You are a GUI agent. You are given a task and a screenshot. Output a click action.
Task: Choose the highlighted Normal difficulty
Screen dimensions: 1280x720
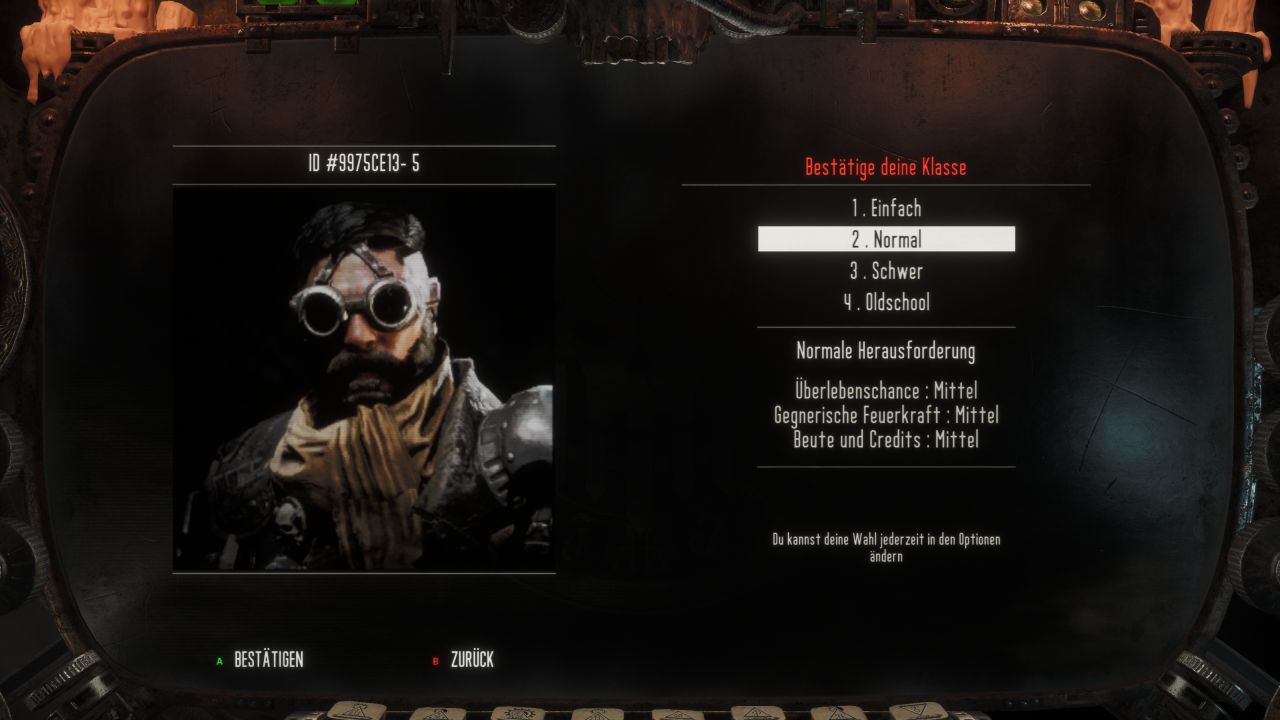tap(886, 240)
